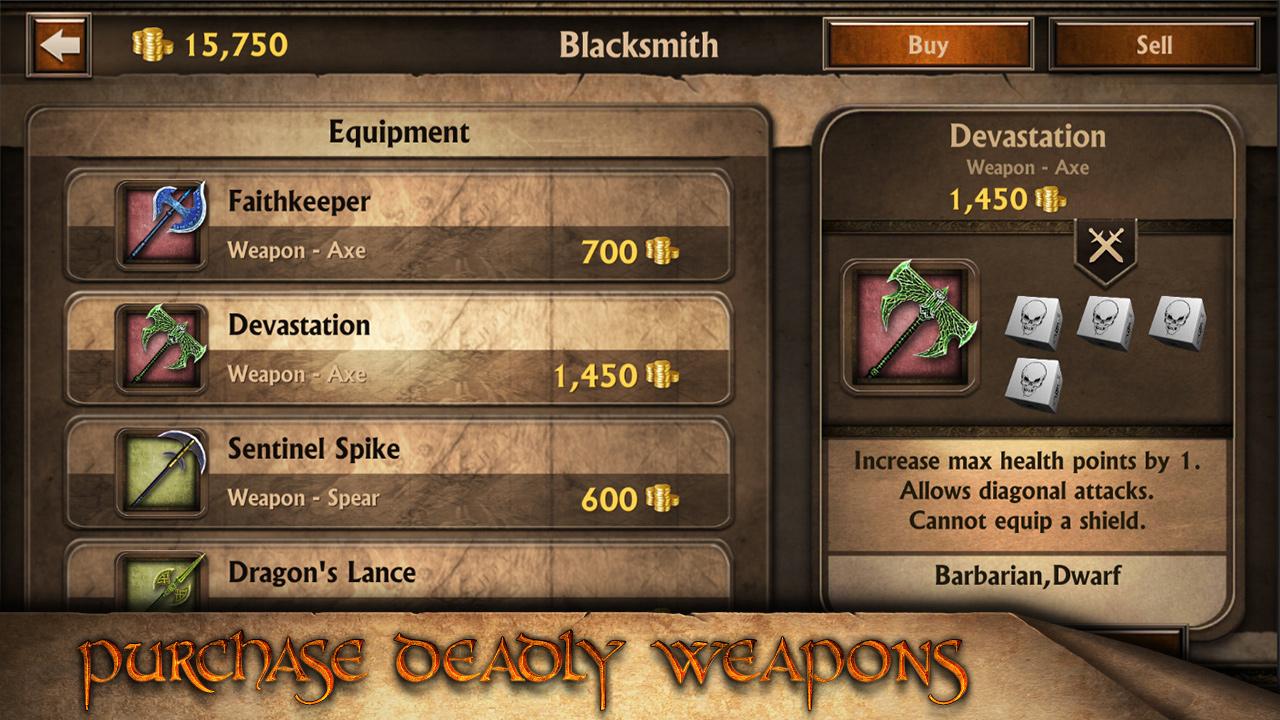The height and width of the screenshot is (720, 1280).
Task: Click the Barbarian,Dwarf class label
Action: pyautogui.click(x=1029, y=576)
